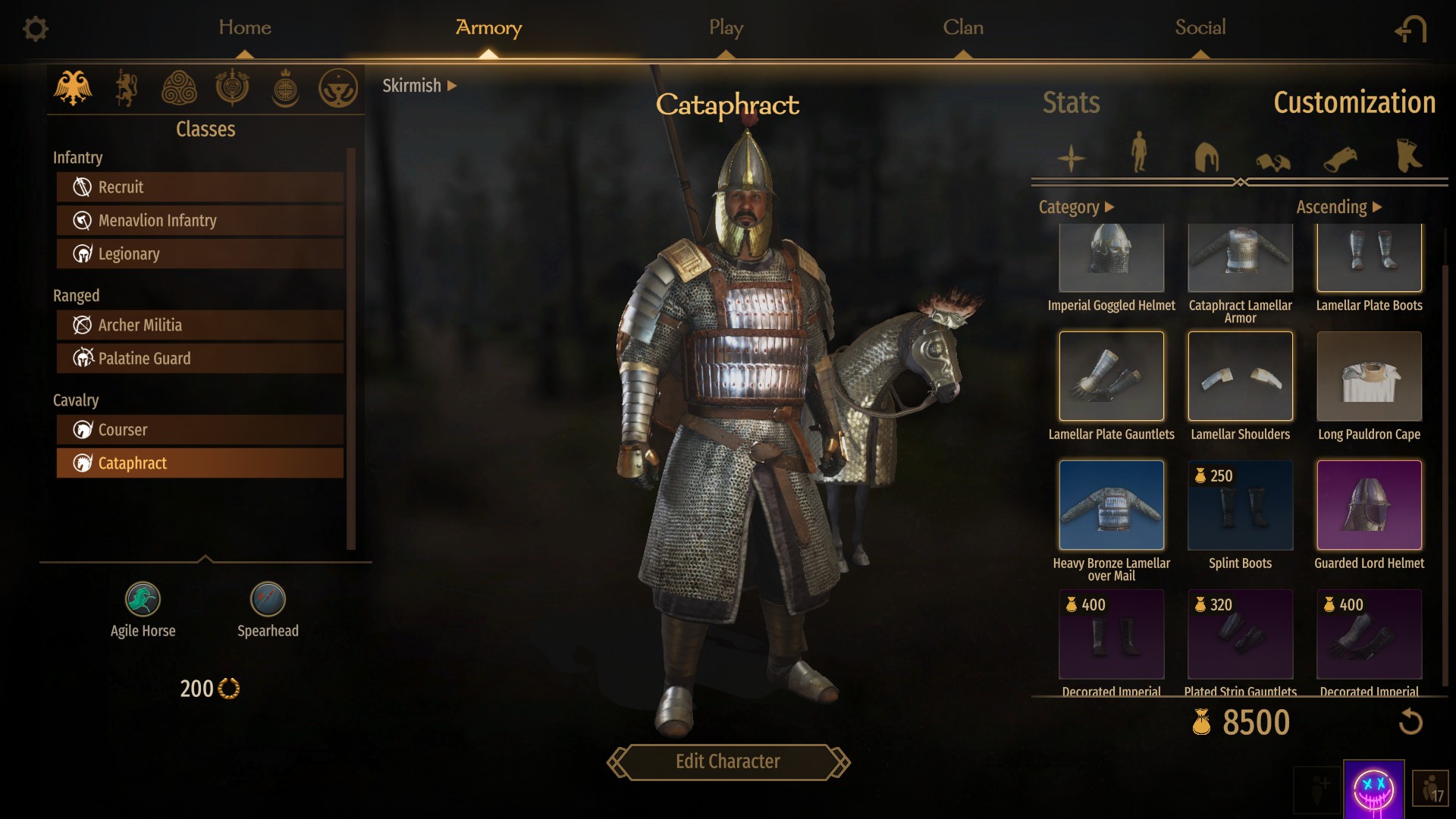The height and width of the screenshot is (819, 1456).
Task: Click the Edit Character button
Action: pyautogui.click(x=728, y=761)
